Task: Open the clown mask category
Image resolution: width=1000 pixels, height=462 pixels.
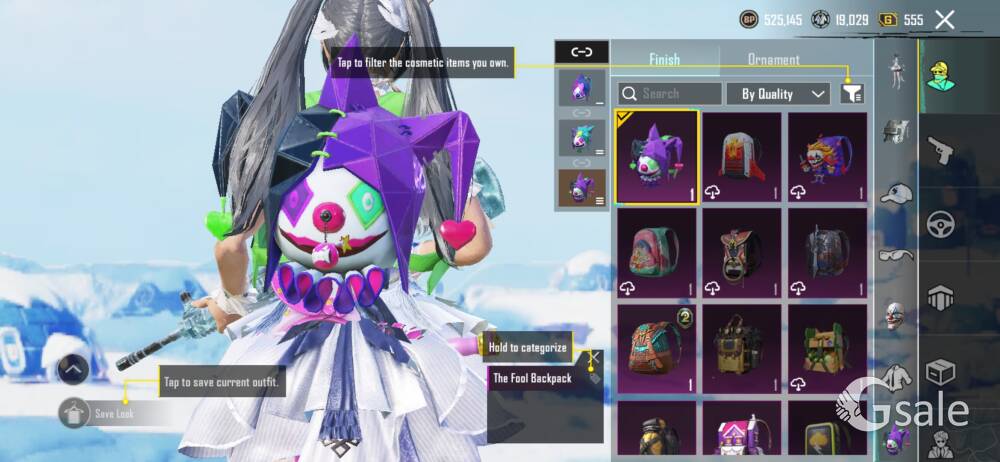Action: [896, 316]
